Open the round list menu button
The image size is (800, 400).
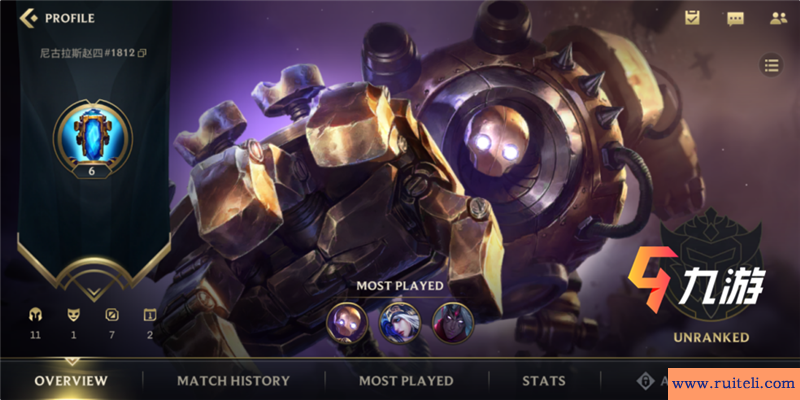point(771,66)
